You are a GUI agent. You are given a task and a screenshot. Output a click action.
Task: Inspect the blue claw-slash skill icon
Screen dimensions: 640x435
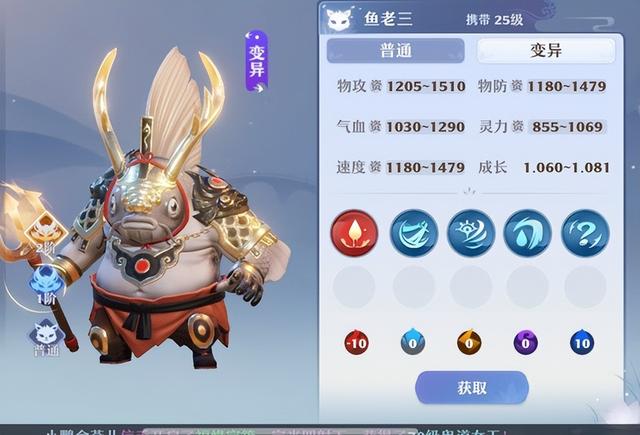pyautogui.click(x=412, y=232)
